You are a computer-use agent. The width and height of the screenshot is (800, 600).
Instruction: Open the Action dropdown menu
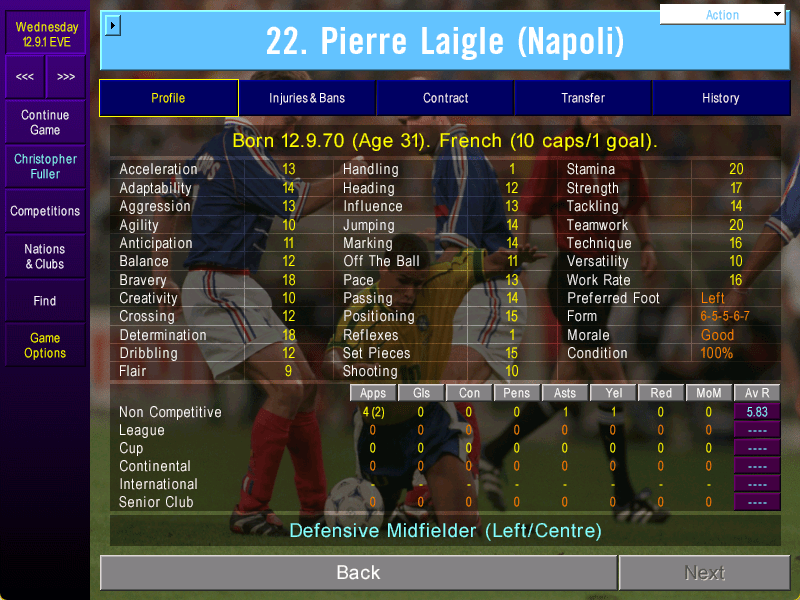pos(723,15)
